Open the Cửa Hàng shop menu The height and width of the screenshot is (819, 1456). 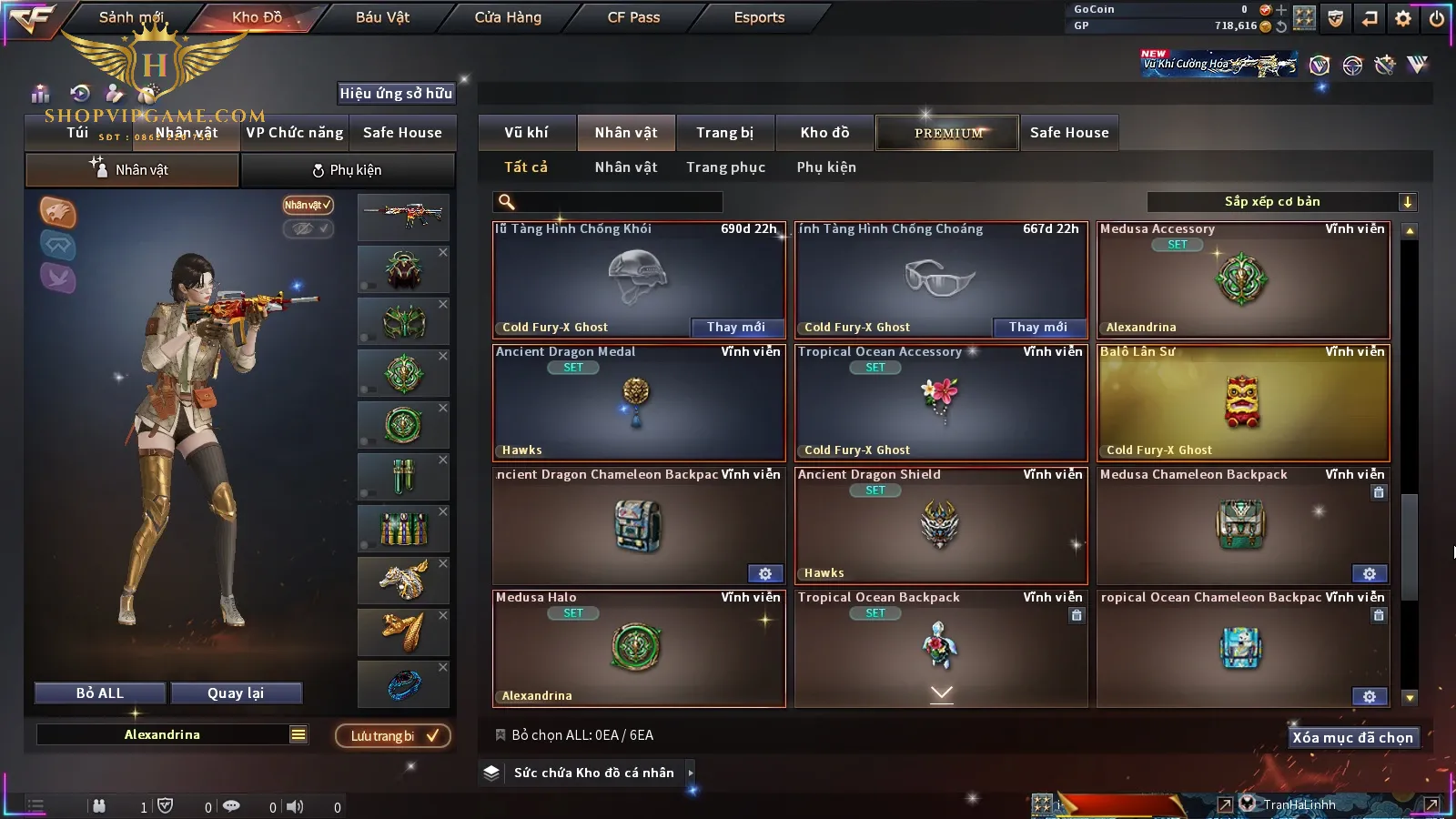508,17
